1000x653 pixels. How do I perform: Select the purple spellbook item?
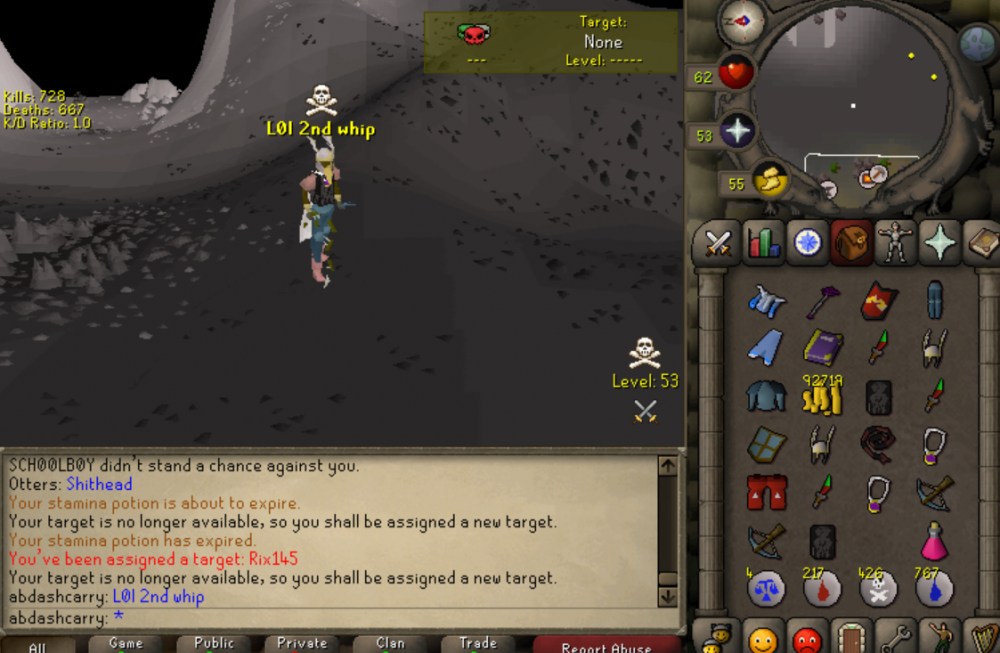point(822,347)
